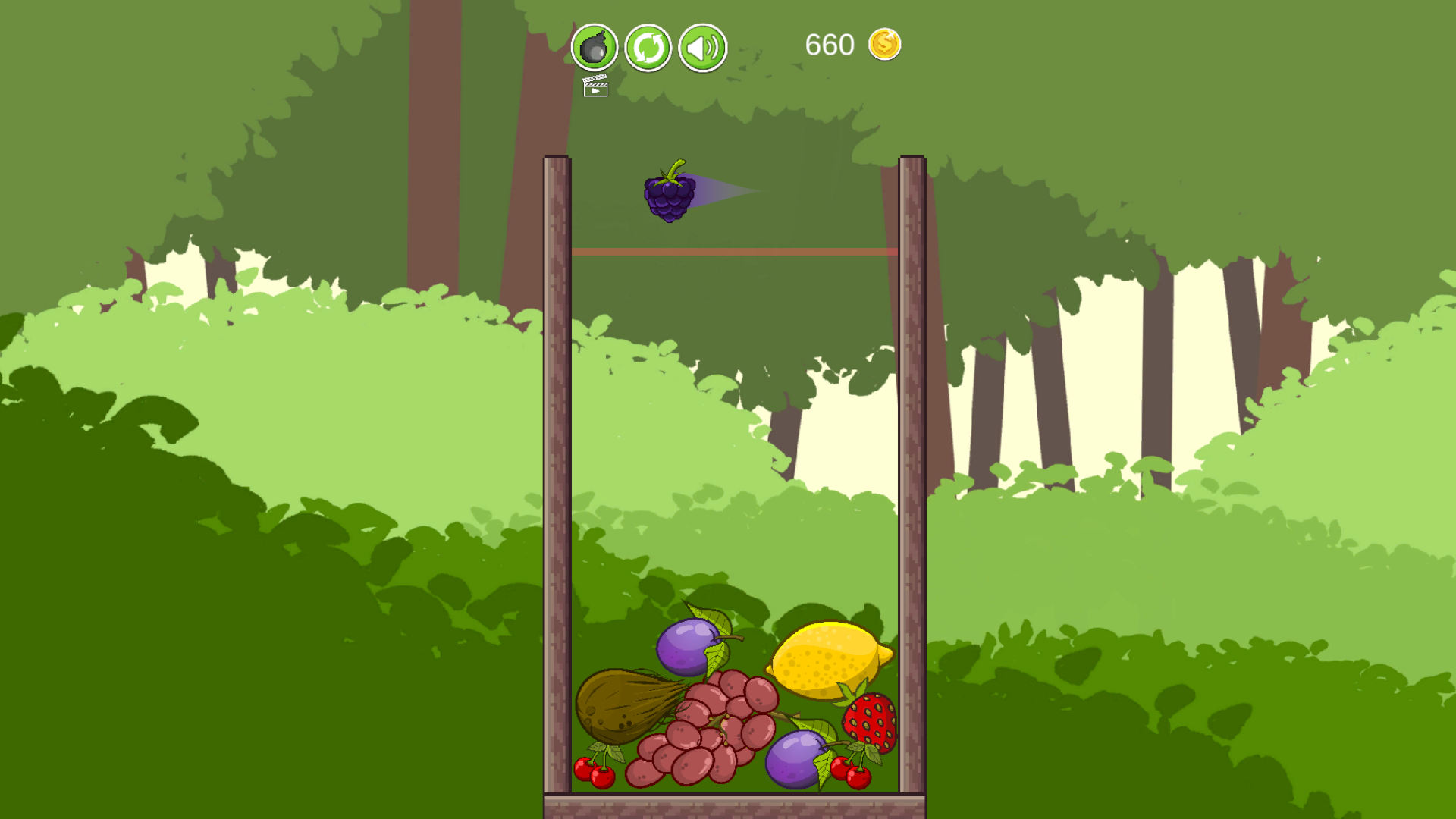Click the 660 coin counter

click(x=828, y=44)
